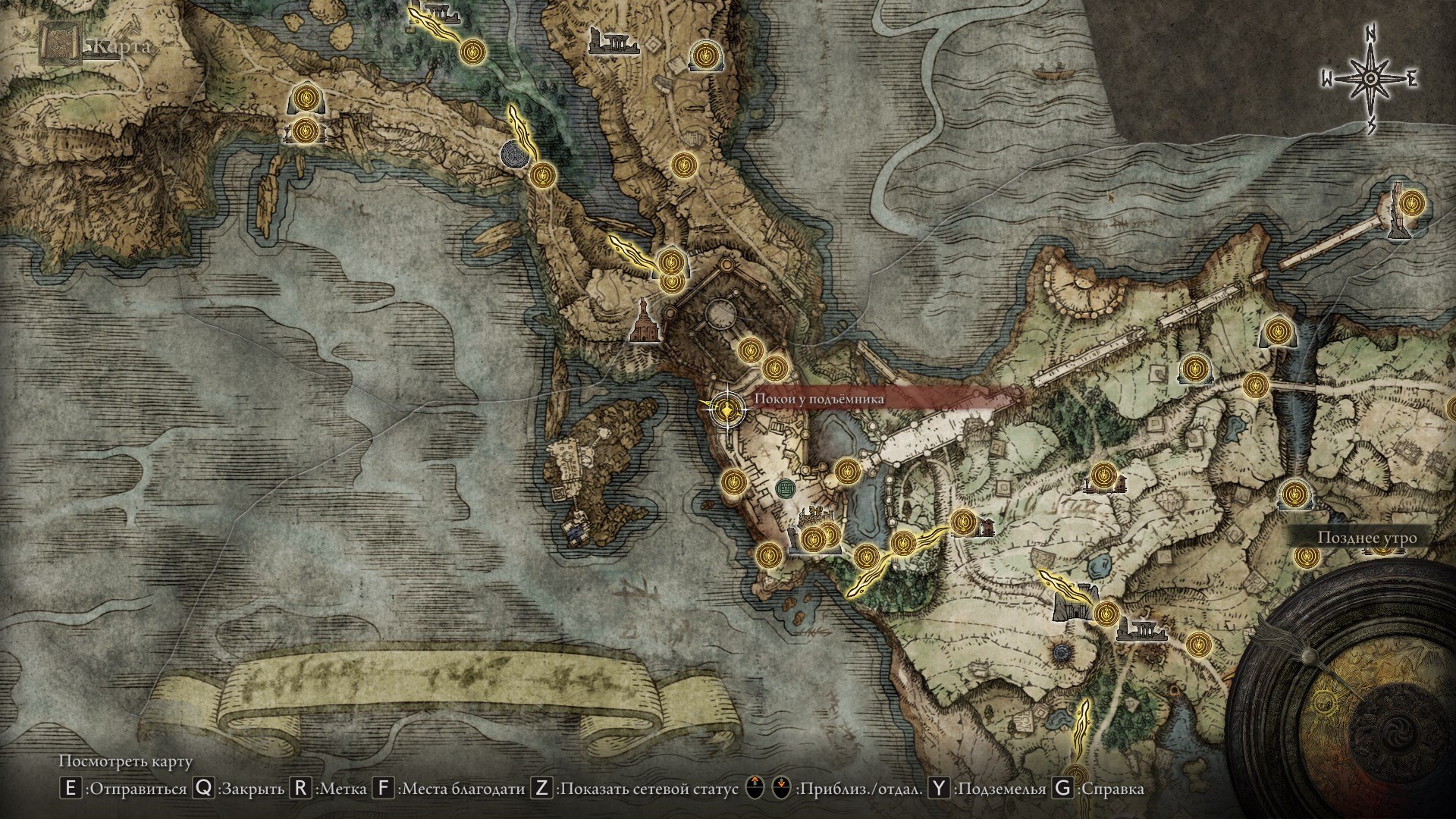Select the highlighted grace Покои у подъёмника
This screenshot has width=1456, height=819.
click(727, 410)
